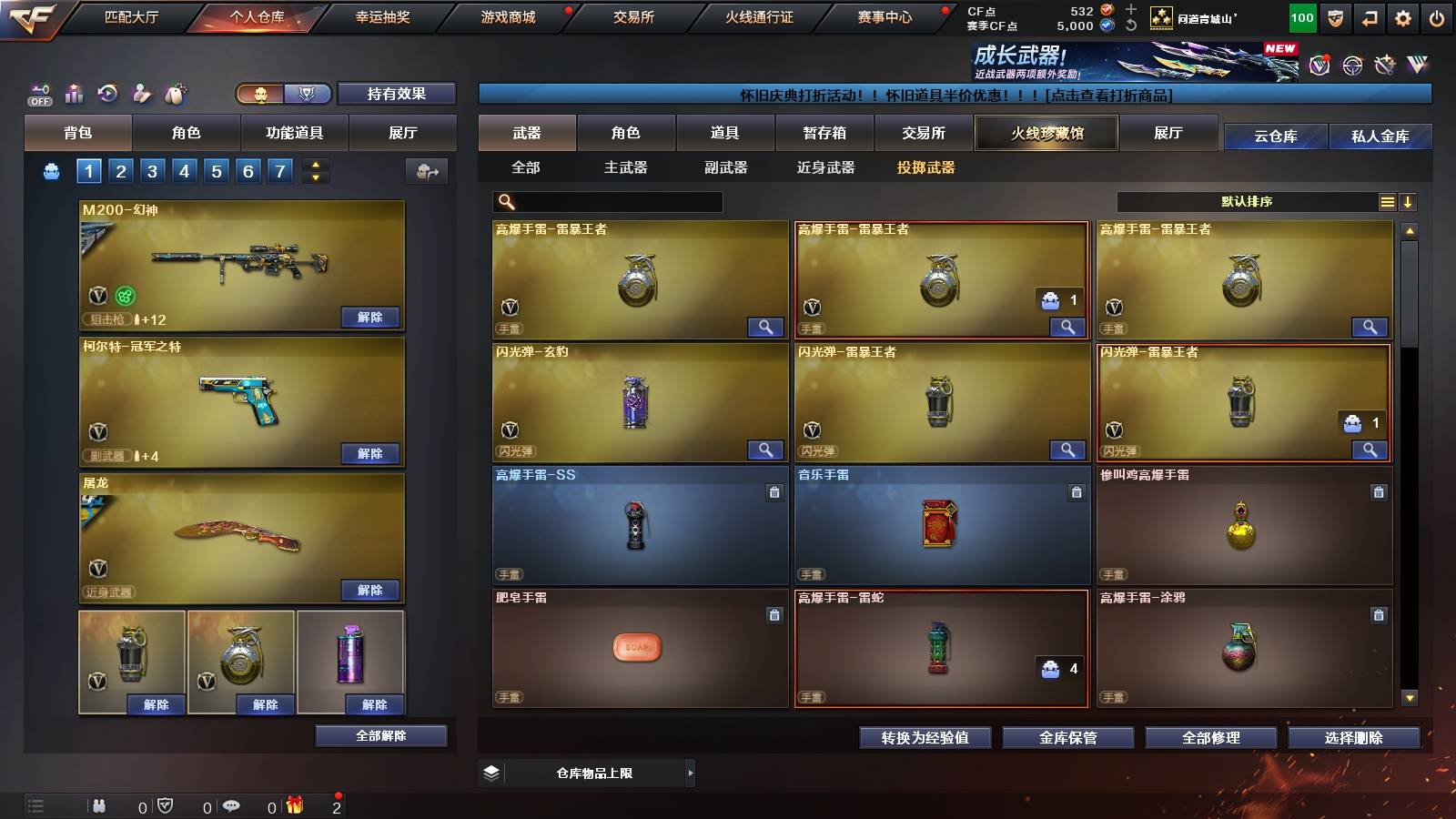Screen dimensions: 1456x819
Task: Open the 幸运抽奖 menu at the top
Action: [x=381, y=16]
